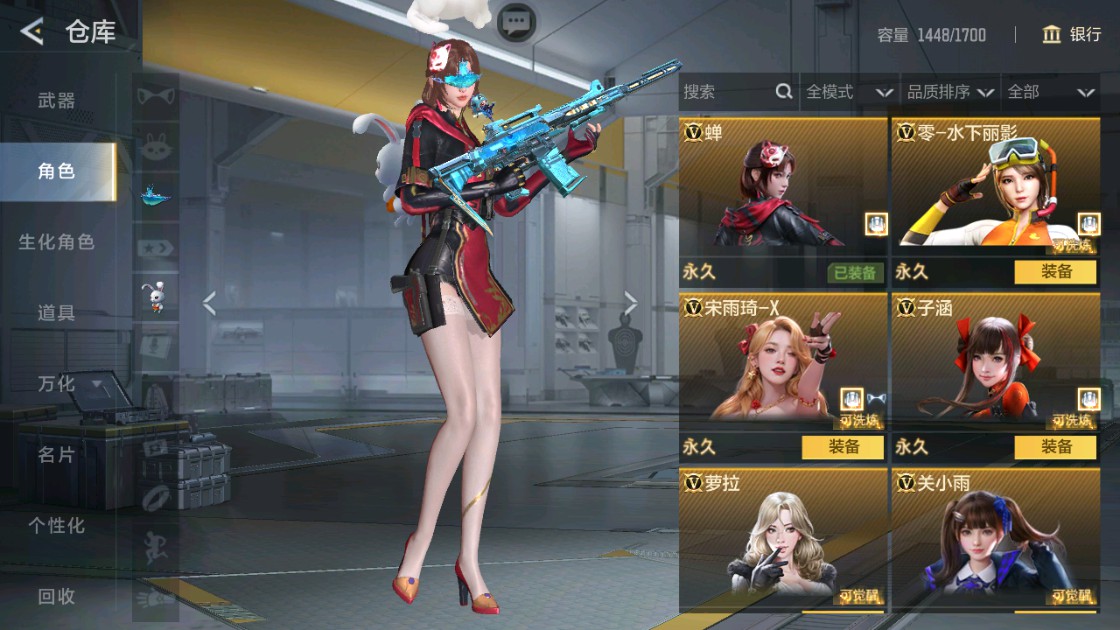Open the 银行 bank
Viewport: 1120px width, 630px height.
tap(1072, 35)
